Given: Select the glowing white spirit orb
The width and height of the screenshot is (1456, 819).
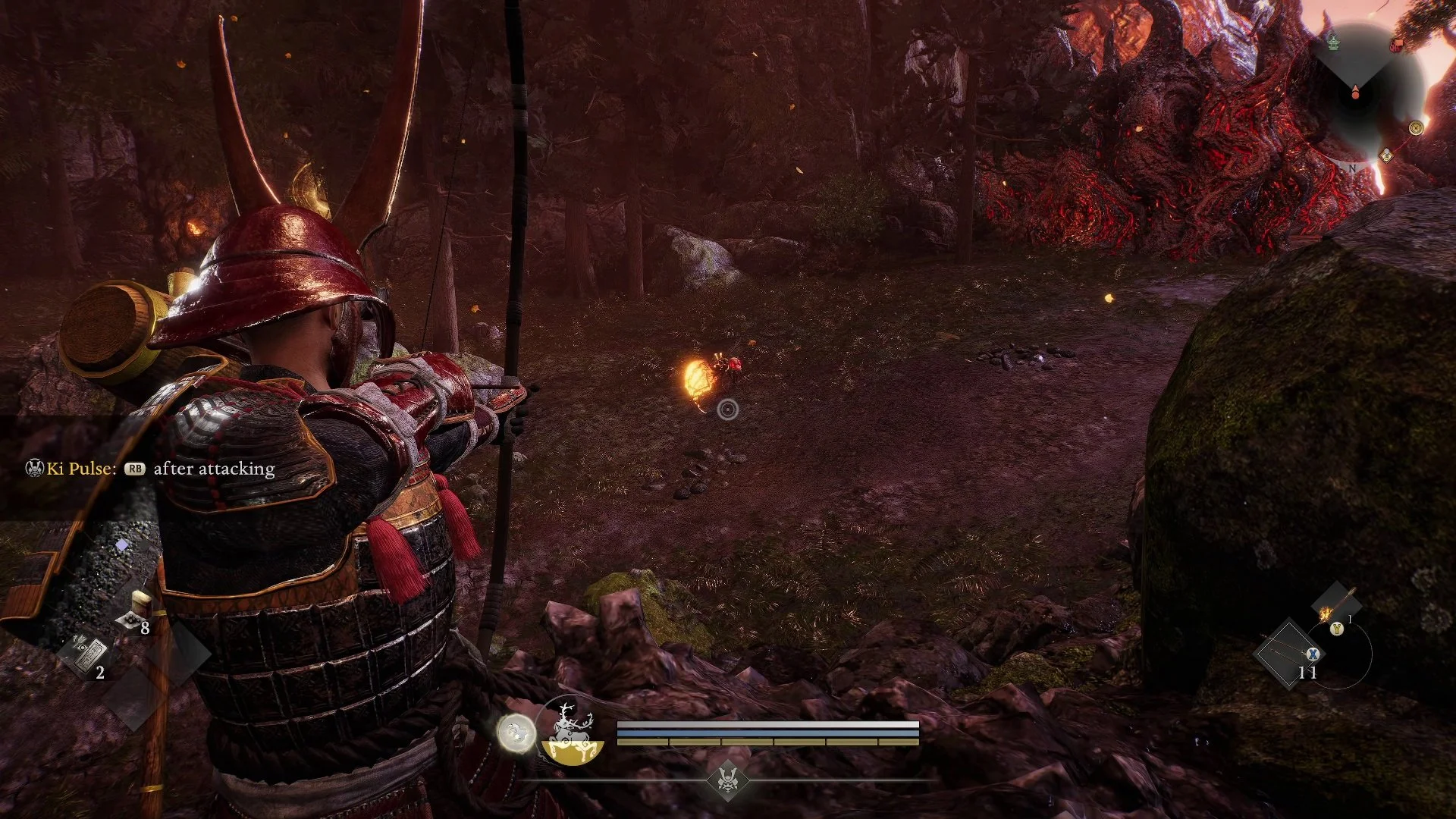Looking at the screenshot, I should [x=516, y=733].
